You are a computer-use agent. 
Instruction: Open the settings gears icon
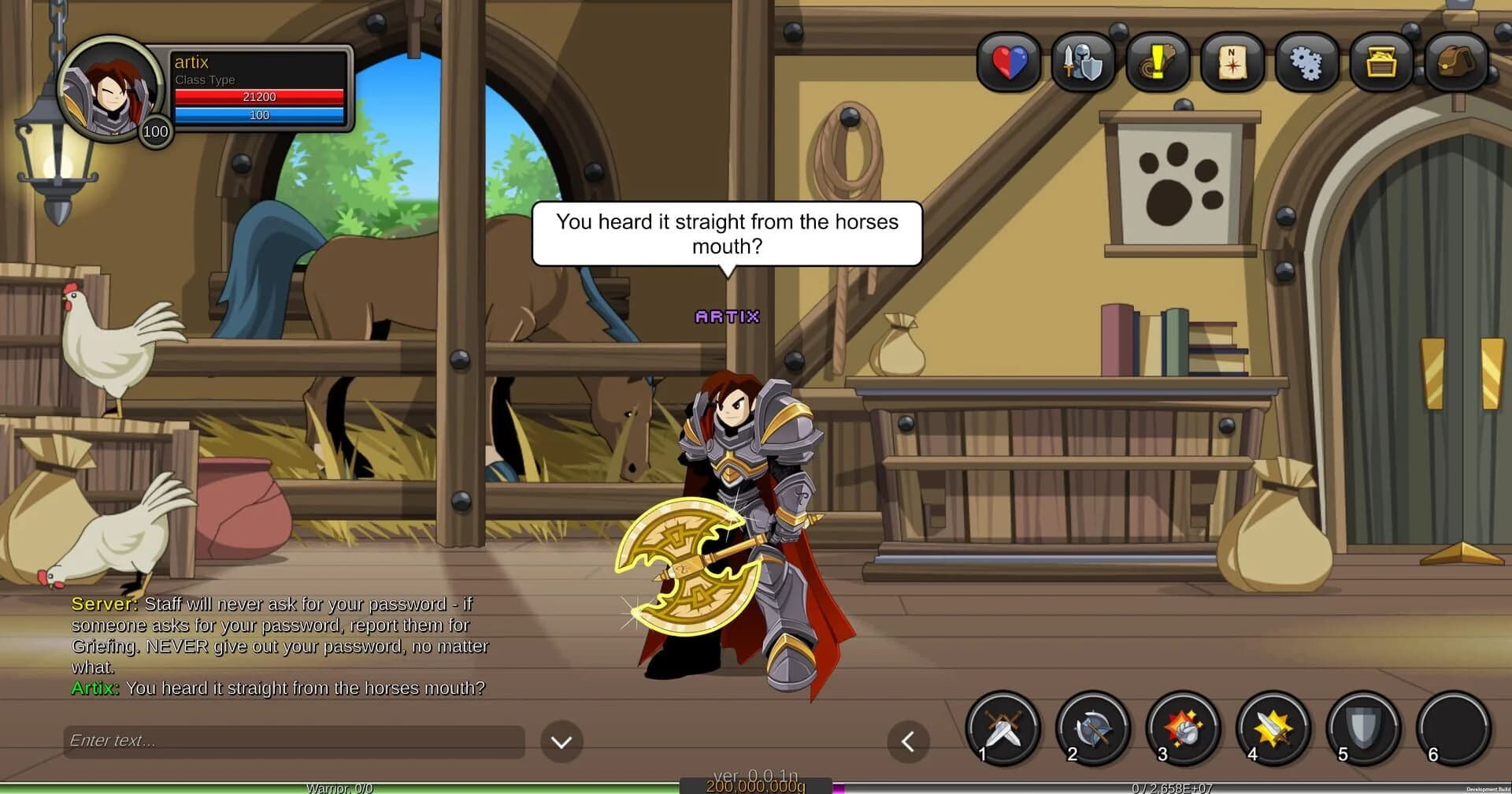tap(1306, 63)
